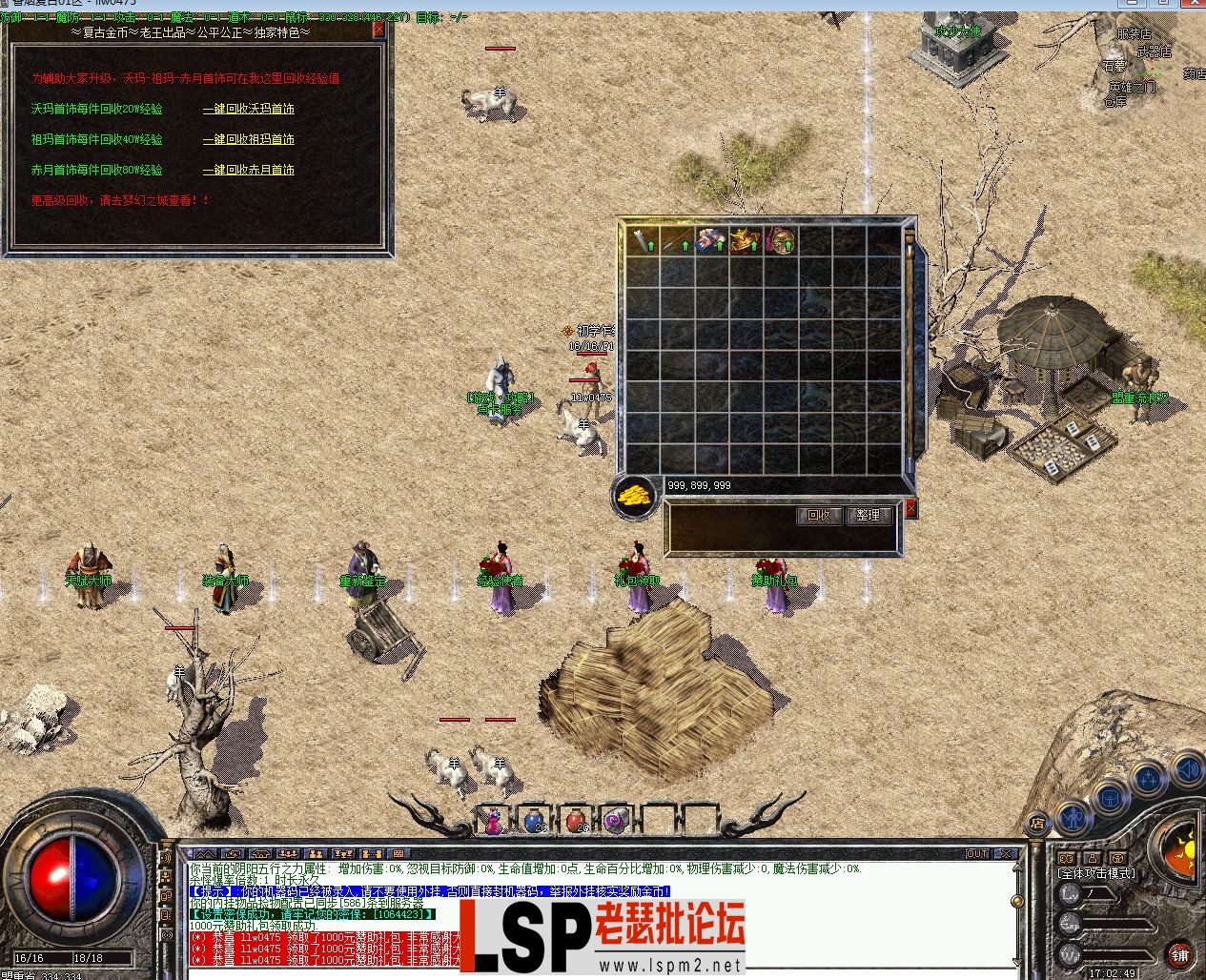Open the blue character figure HUD button
The image size is (1206, 980).
click(1073, 817)
